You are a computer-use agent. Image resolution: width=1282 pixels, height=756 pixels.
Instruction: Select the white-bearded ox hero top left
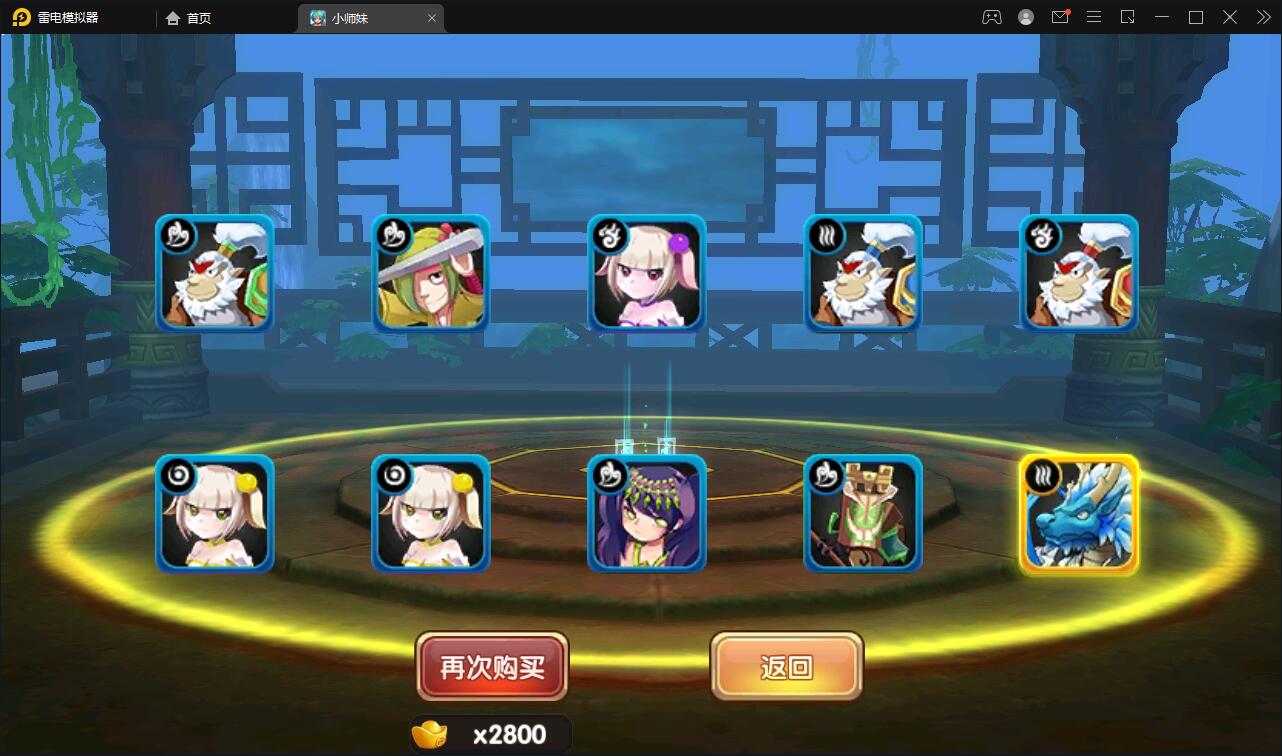point(214,273)
